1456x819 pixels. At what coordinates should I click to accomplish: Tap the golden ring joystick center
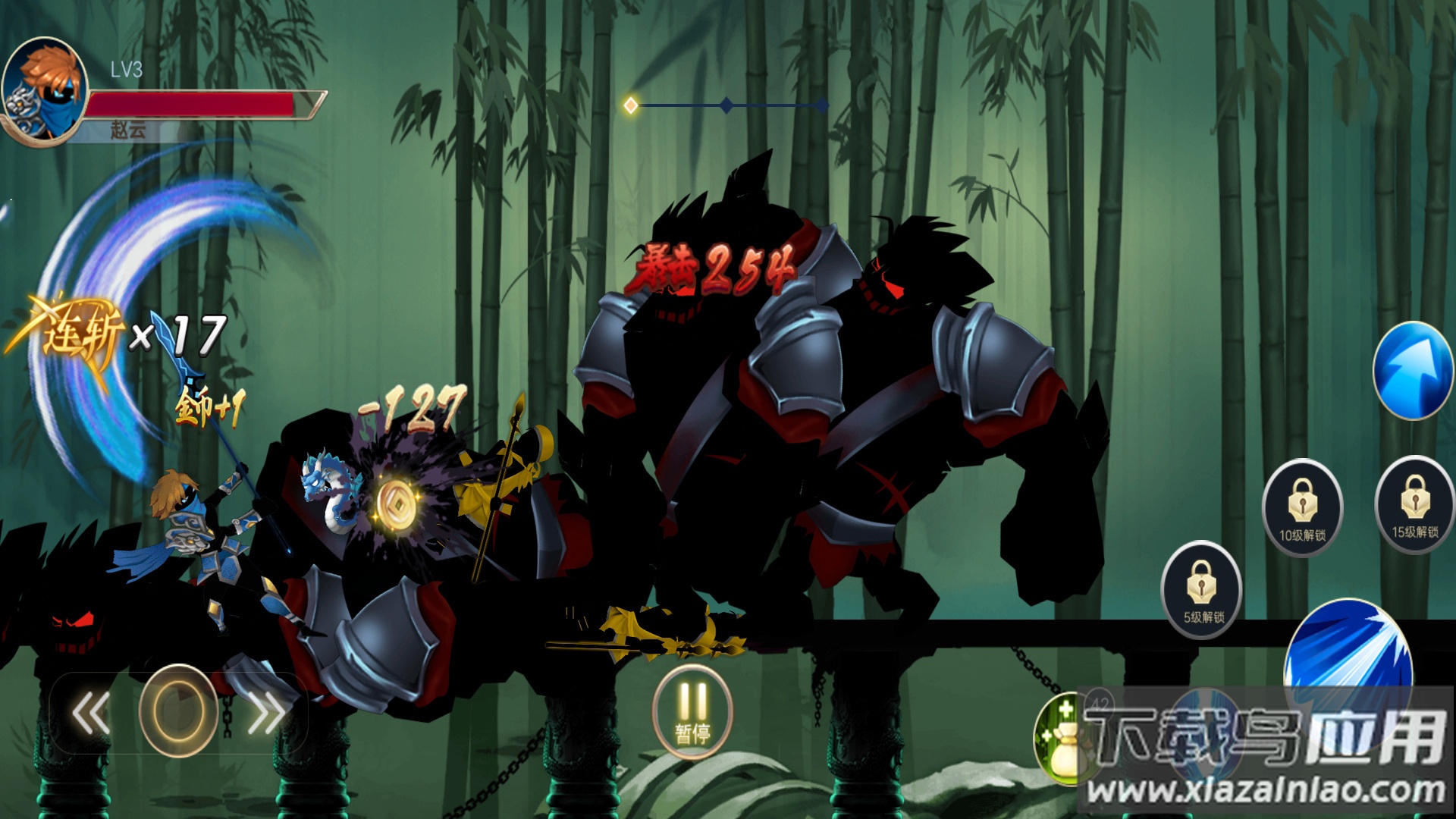179,711
